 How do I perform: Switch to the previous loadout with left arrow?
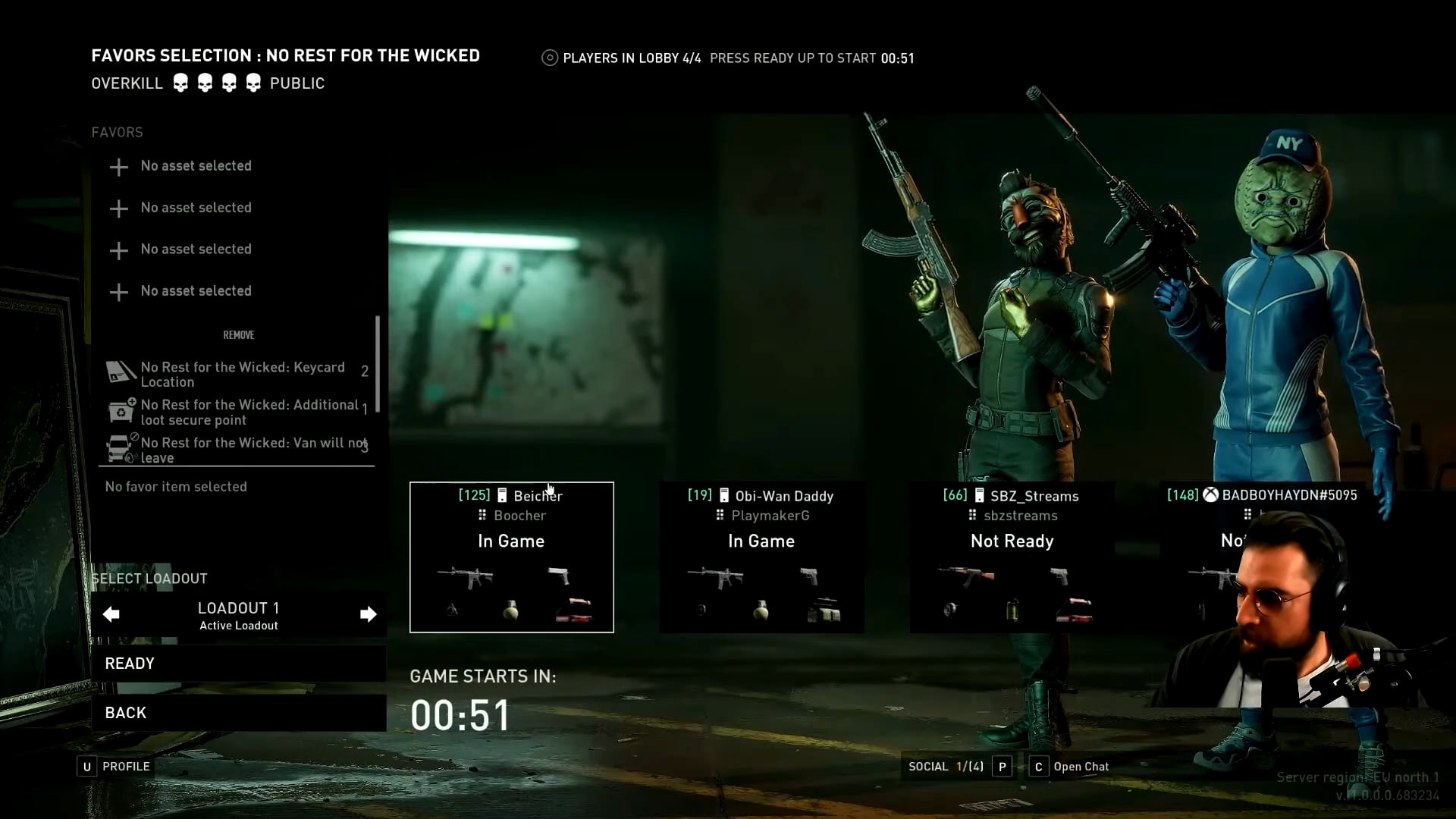111,614
